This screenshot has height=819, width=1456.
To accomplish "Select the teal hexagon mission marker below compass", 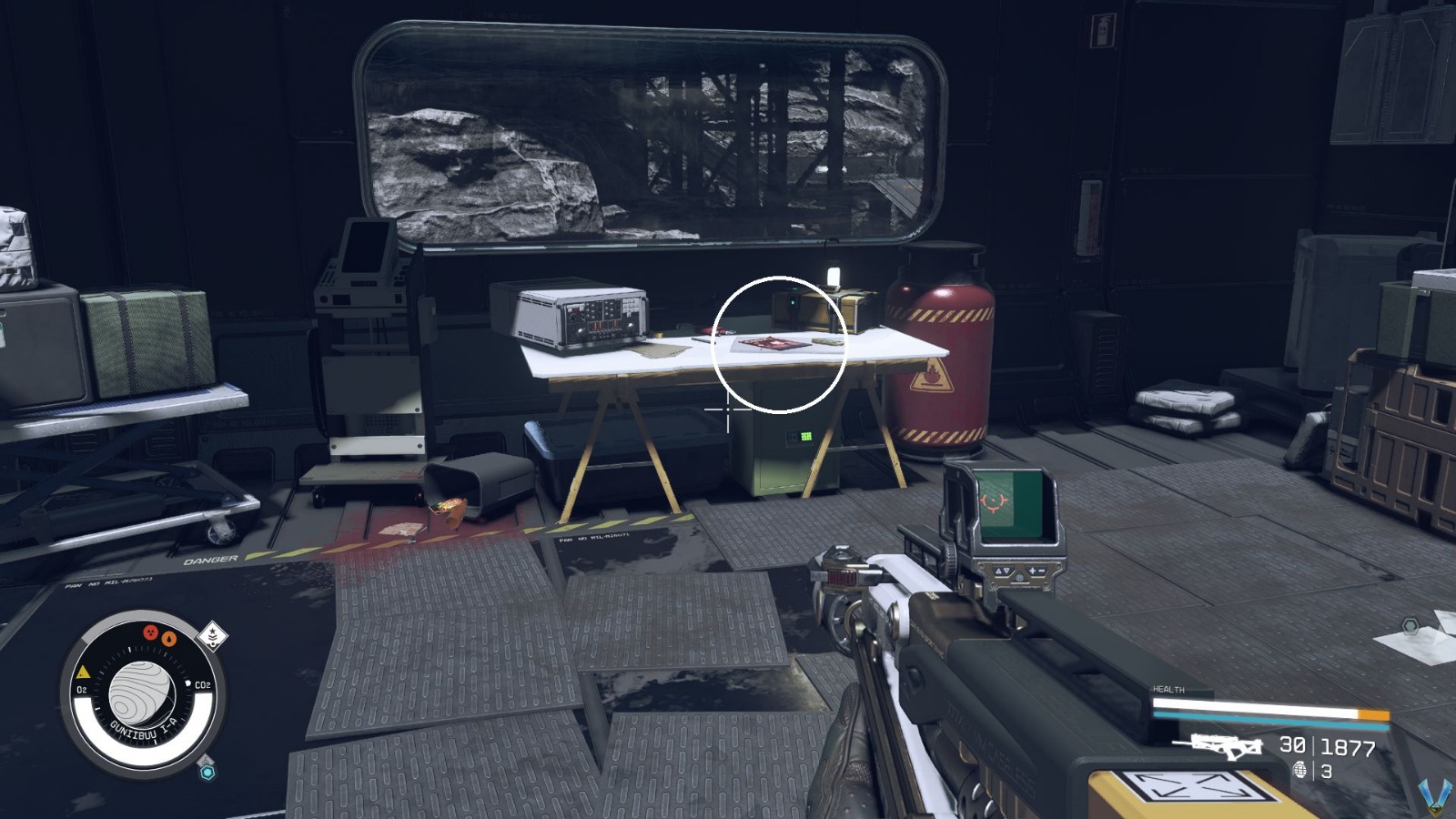I will pos(207,771).
